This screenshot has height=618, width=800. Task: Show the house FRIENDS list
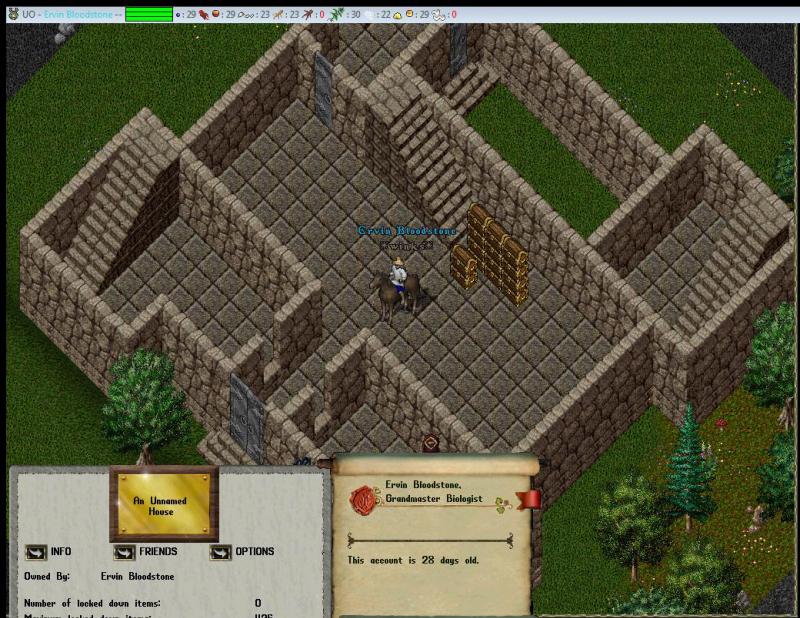click(x=124, y=551)
